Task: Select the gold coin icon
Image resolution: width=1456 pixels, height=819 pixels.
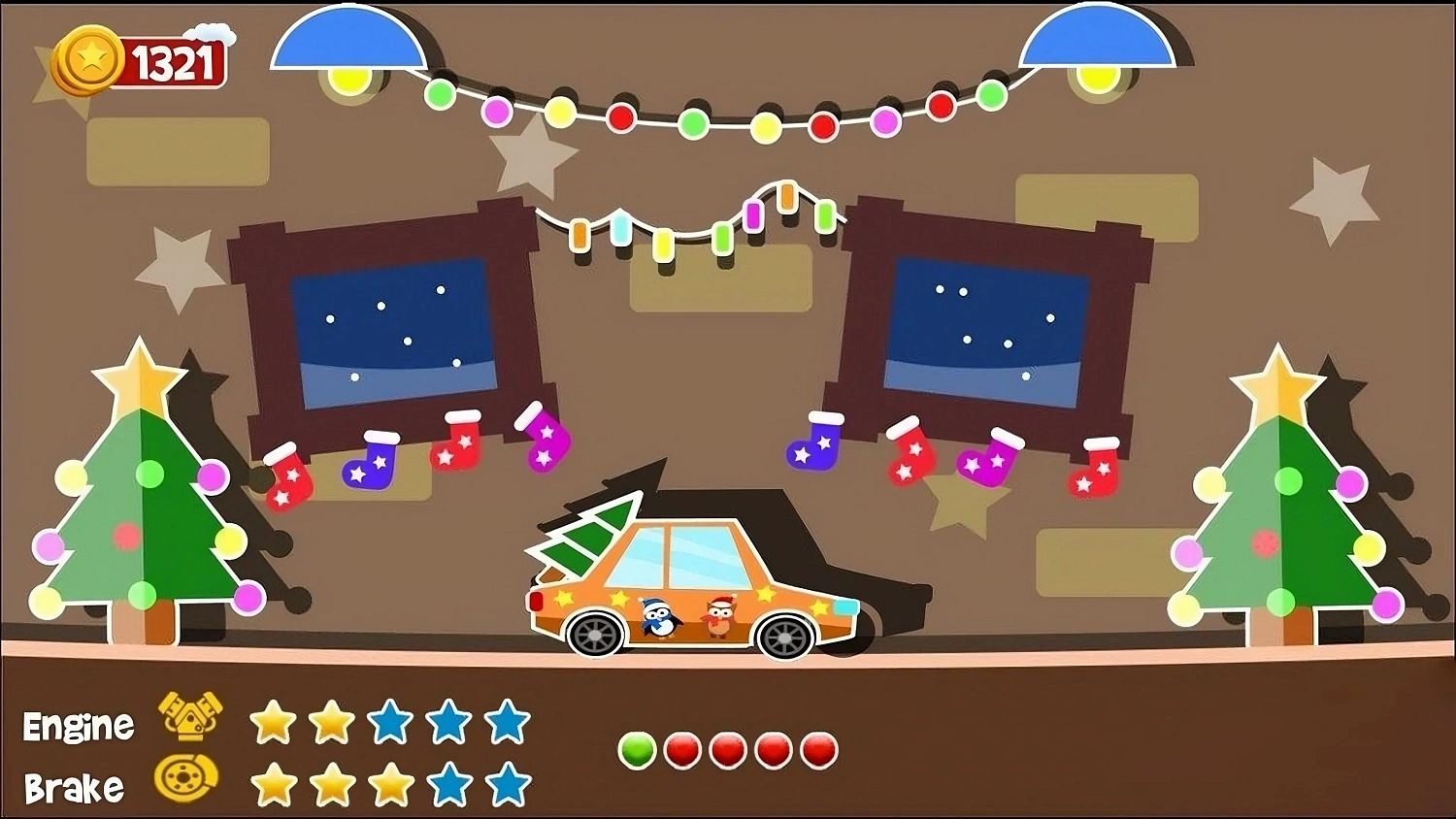Action: 89,56
